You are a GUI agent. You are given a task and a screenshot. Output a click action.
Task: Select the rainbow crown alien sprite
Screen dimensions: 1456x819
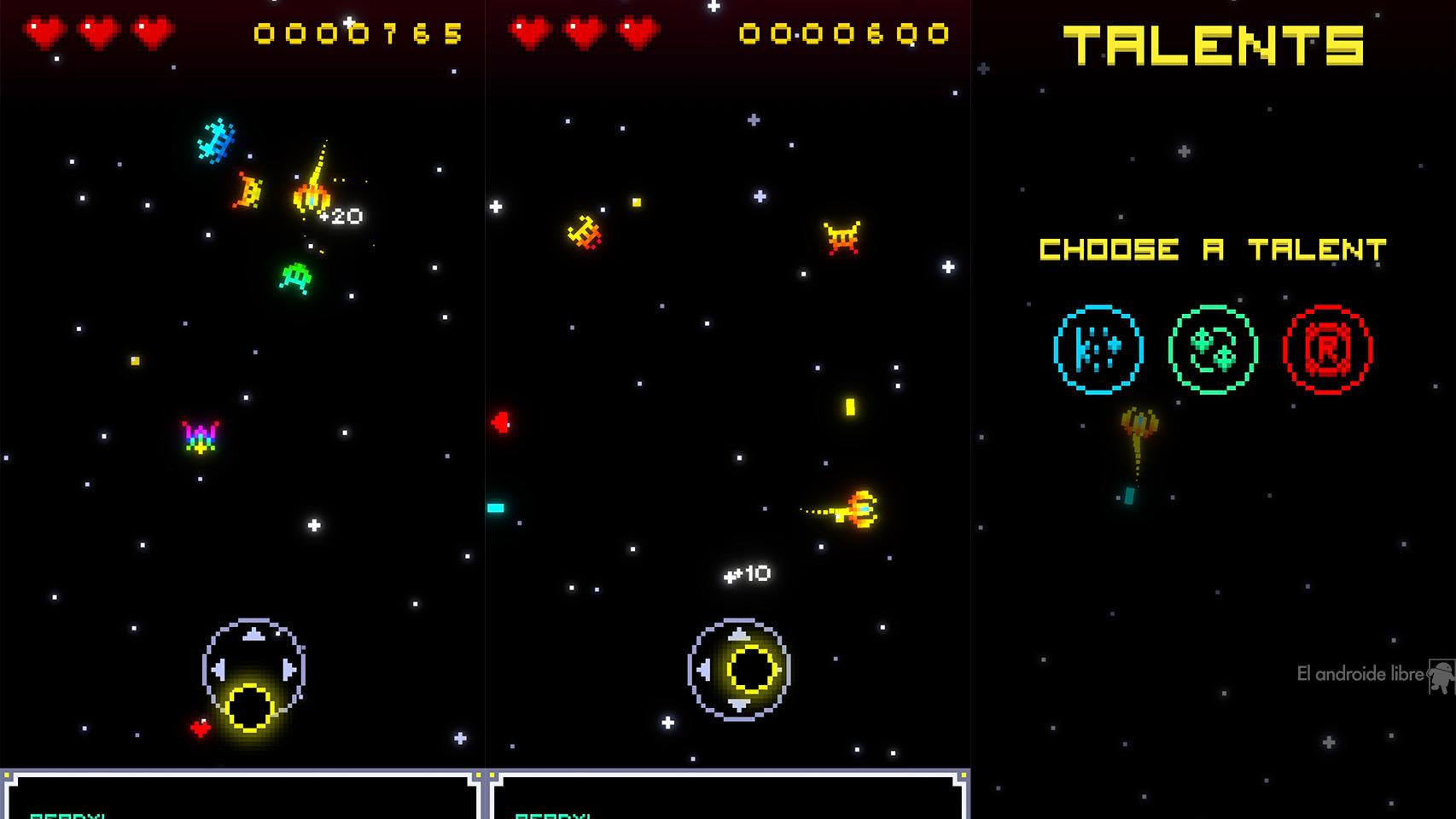pyautogui.click(x=198, y=434)
